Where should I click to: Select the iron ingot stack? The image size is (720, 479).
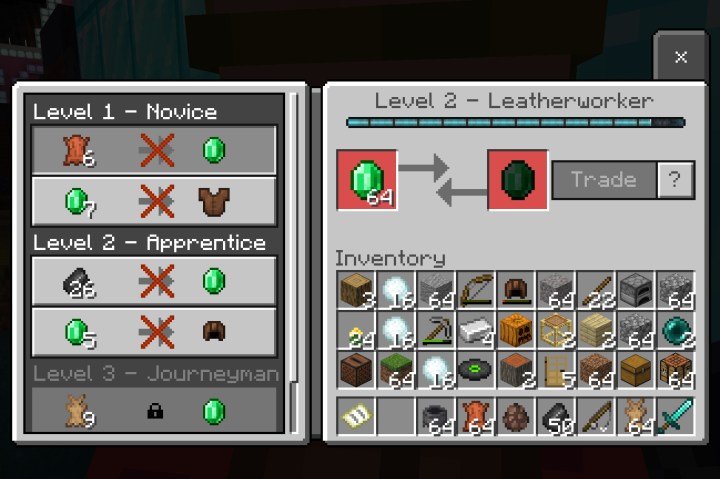point(475,331)
